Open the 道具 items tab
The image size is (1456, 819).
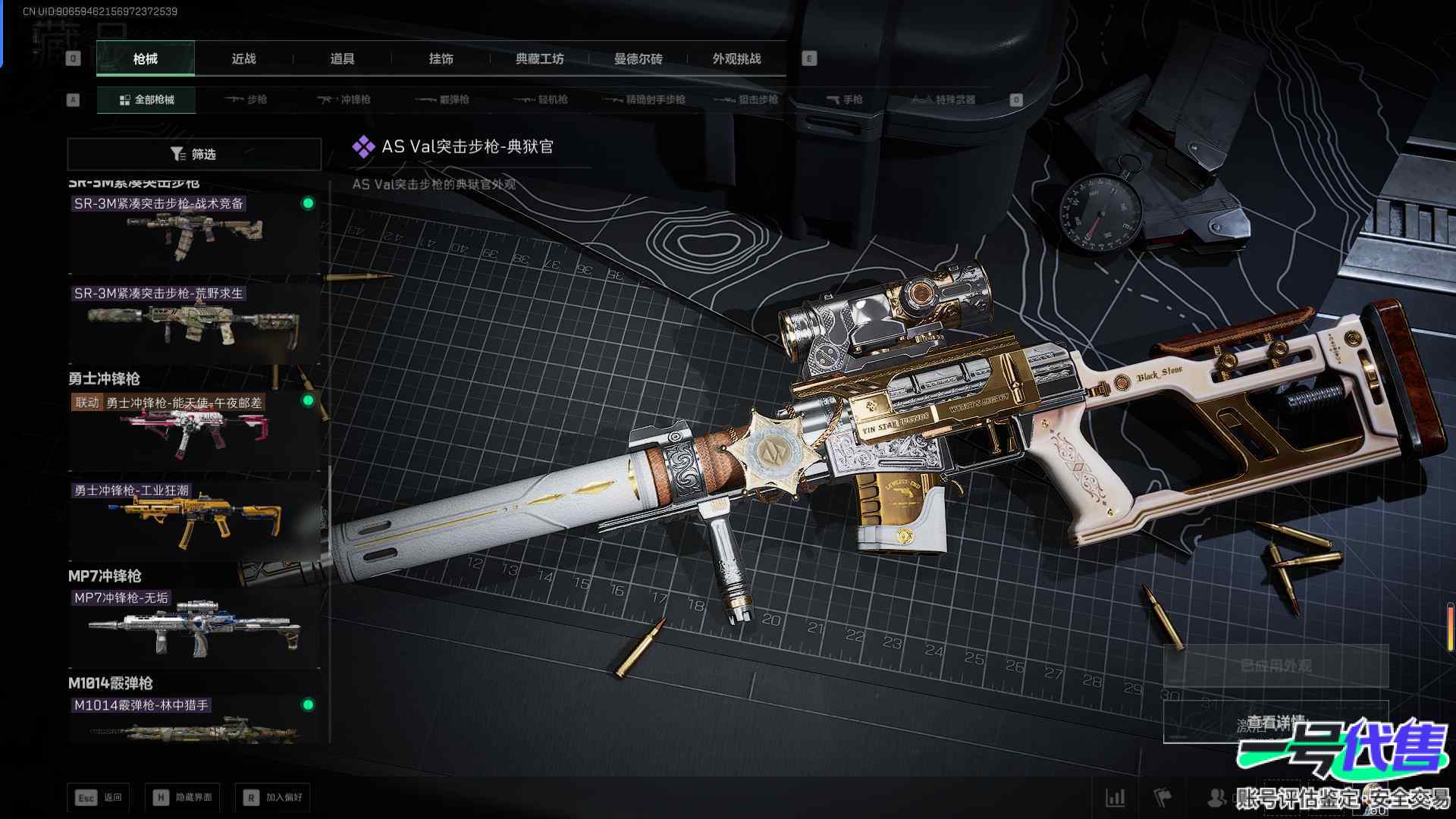click(x=342, y=58)
